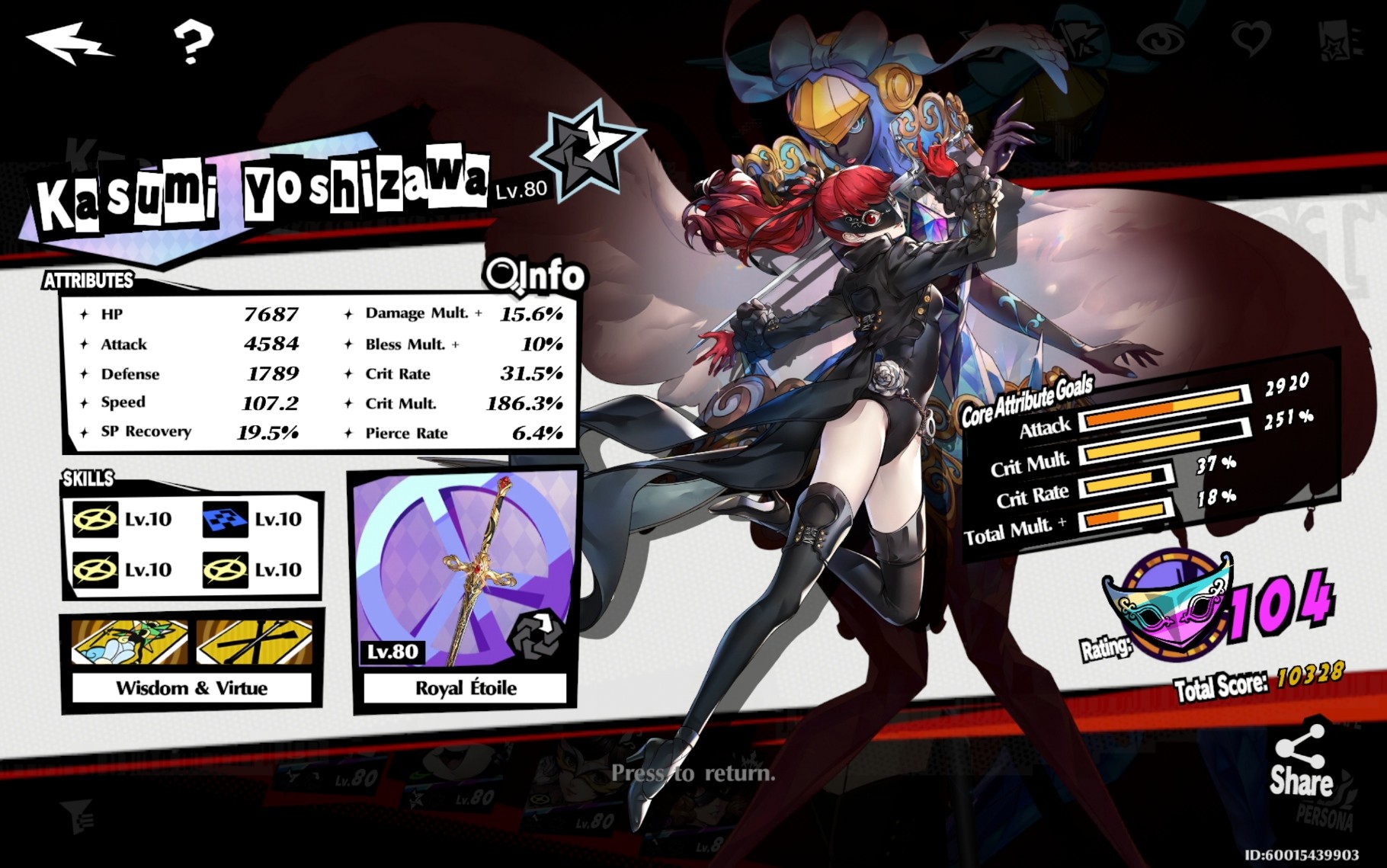Open the question mark help
The image size is (1387, 868).
(193, 41)
